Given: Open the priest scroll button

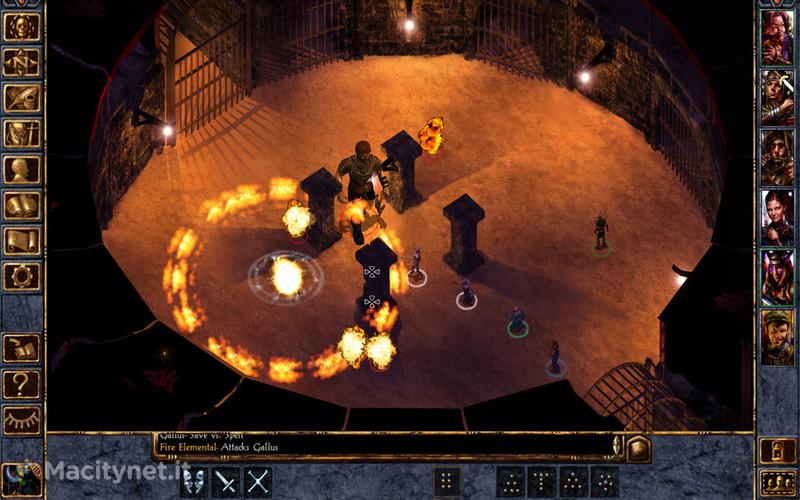Looking at the screenshot, I should pos(21,241).
